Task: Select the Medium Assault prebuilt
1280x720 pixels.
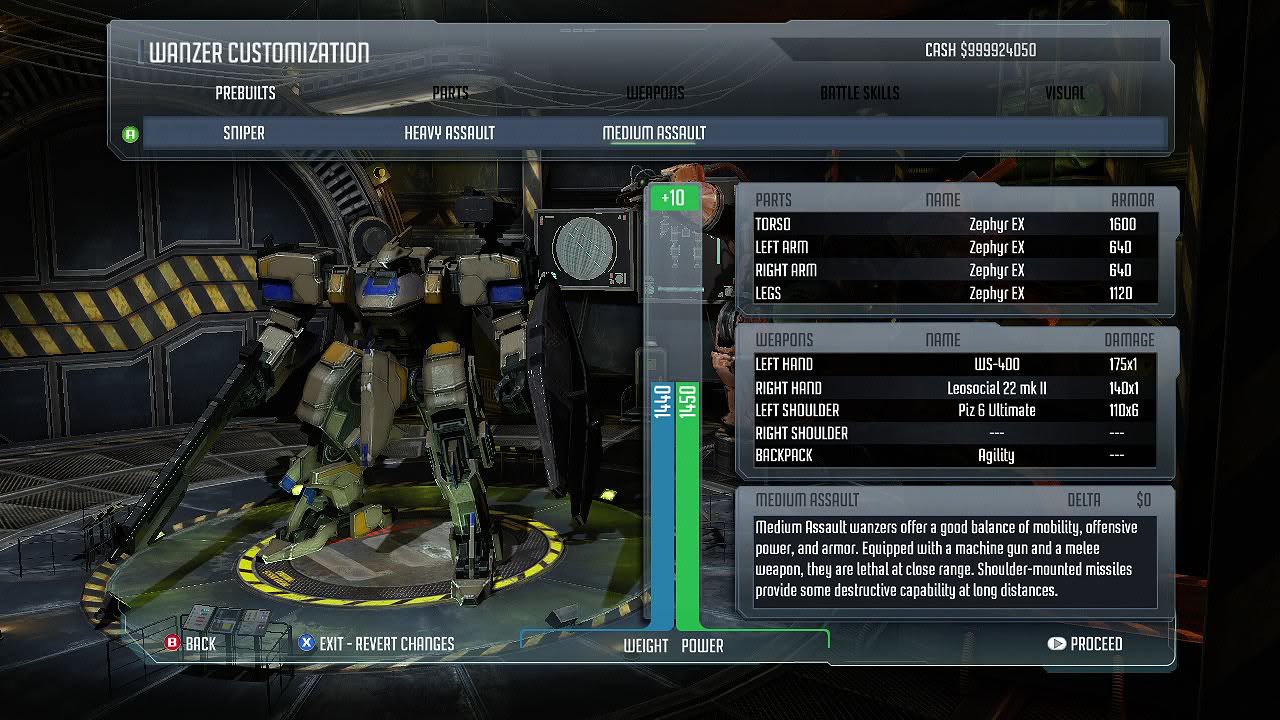Action: pos(654,133)
